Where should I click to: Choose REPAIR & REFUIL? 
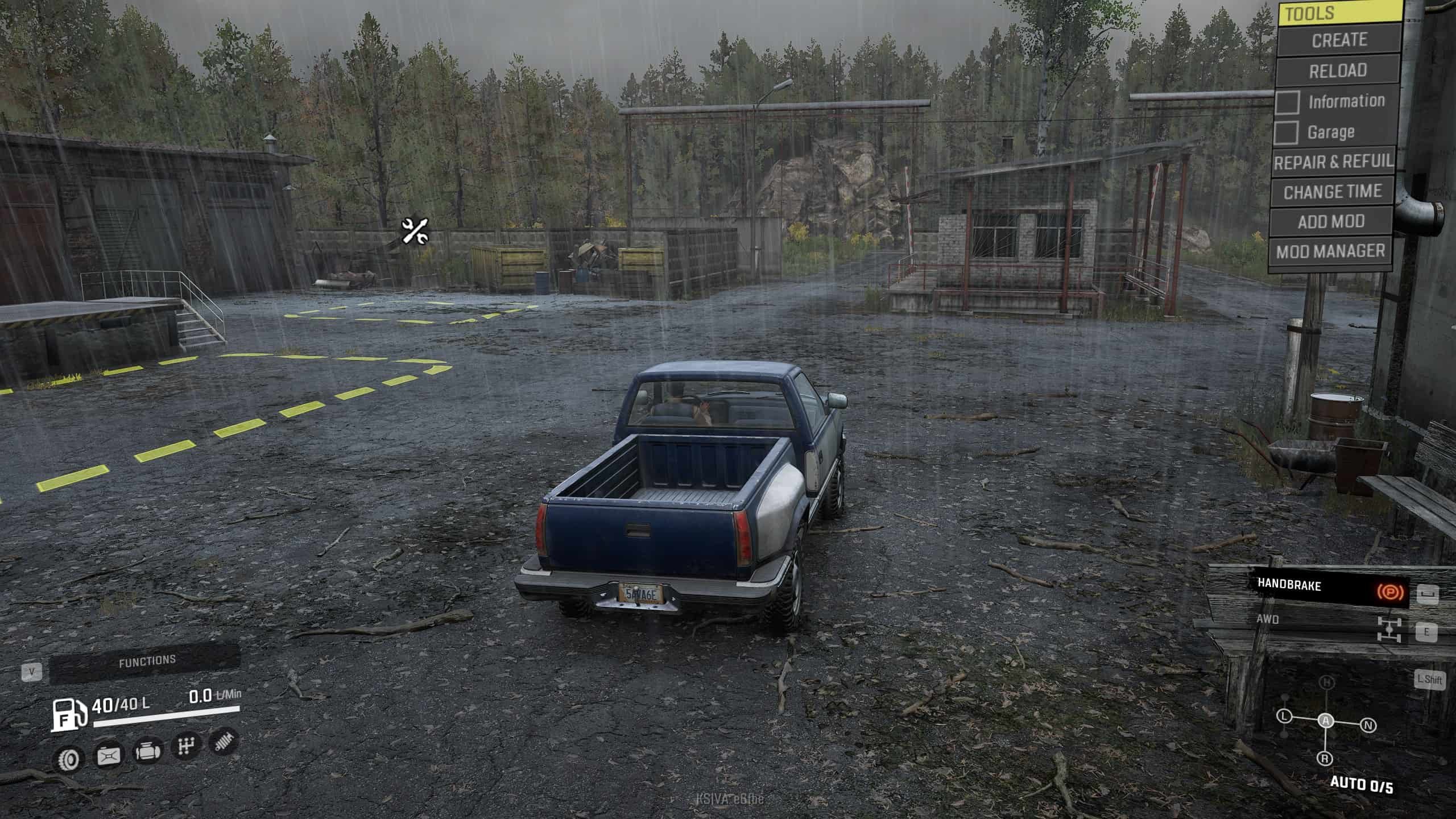tap(1333, 163)
